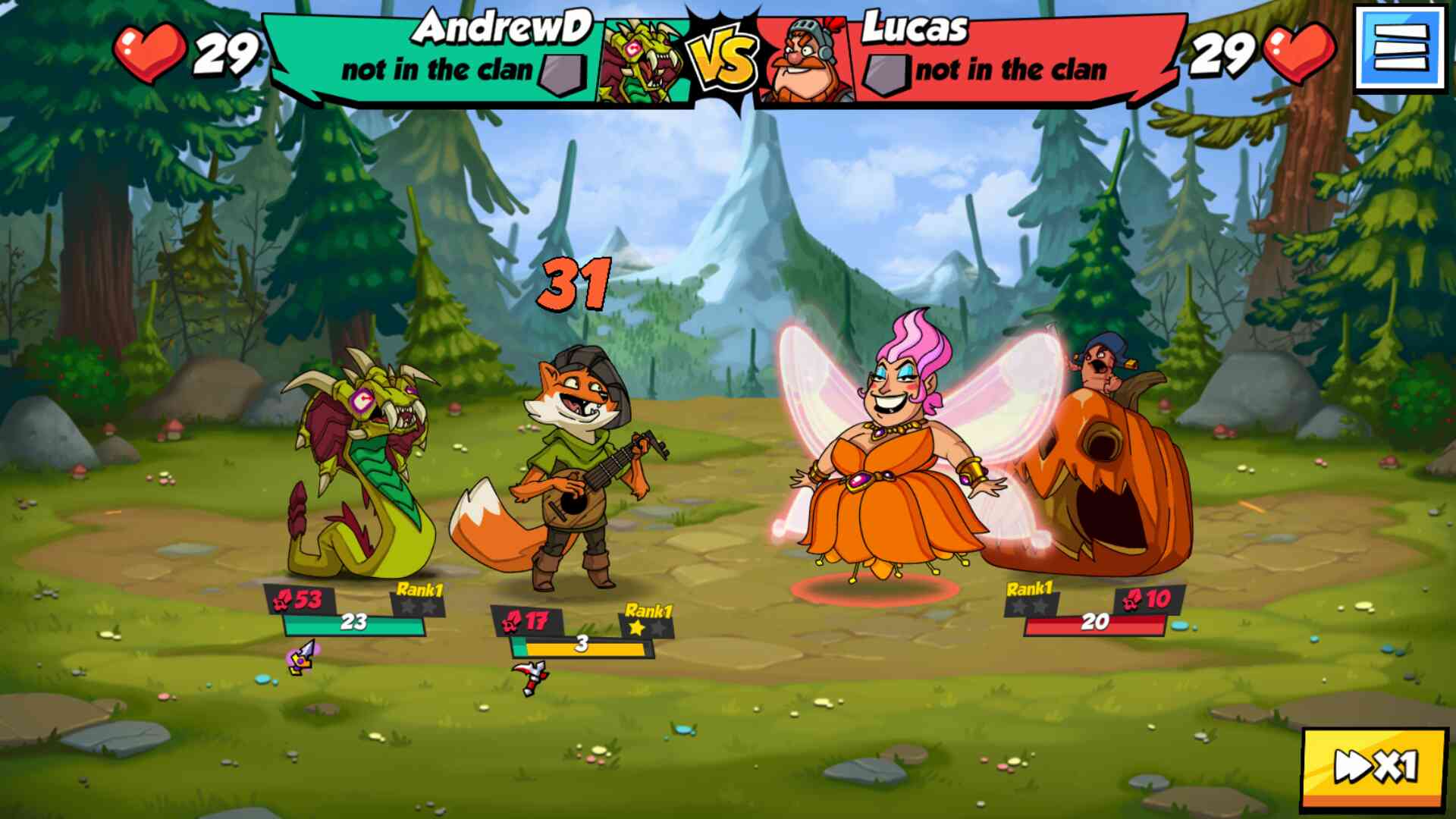
Task: Inspect the red axe item under the fox
Action: pyautogui.click(x=530, y=676)
